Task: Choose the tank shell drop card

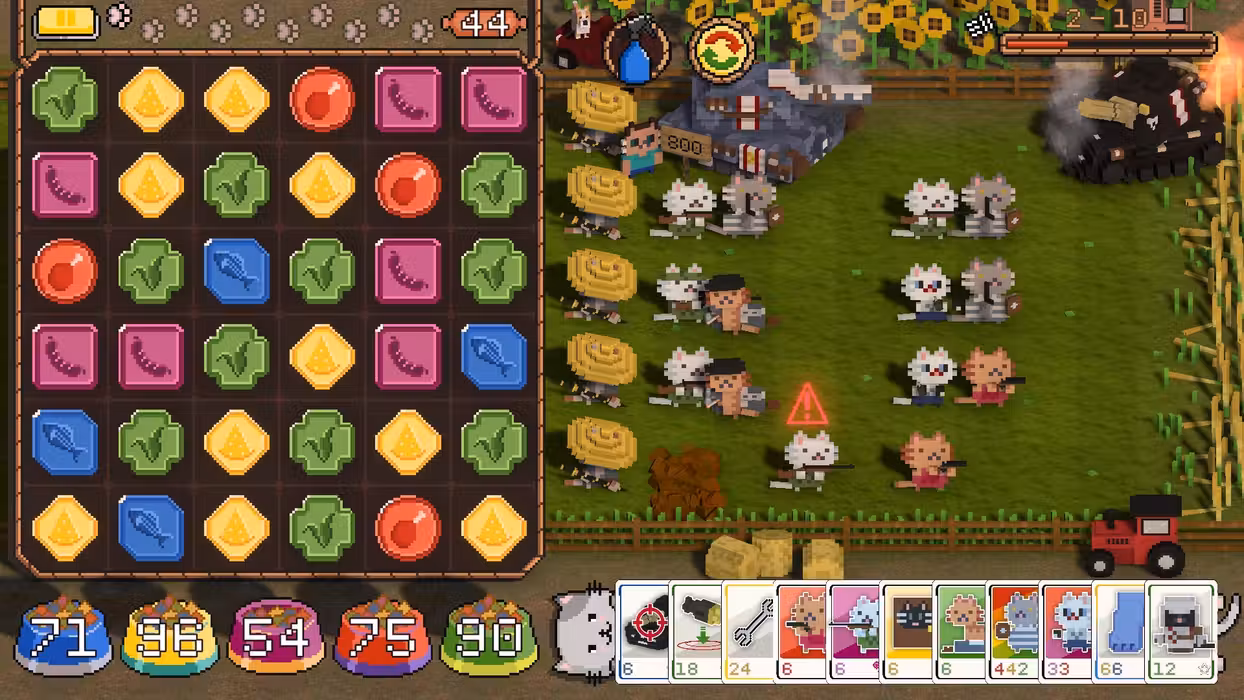Action: [x=696, y=630]
